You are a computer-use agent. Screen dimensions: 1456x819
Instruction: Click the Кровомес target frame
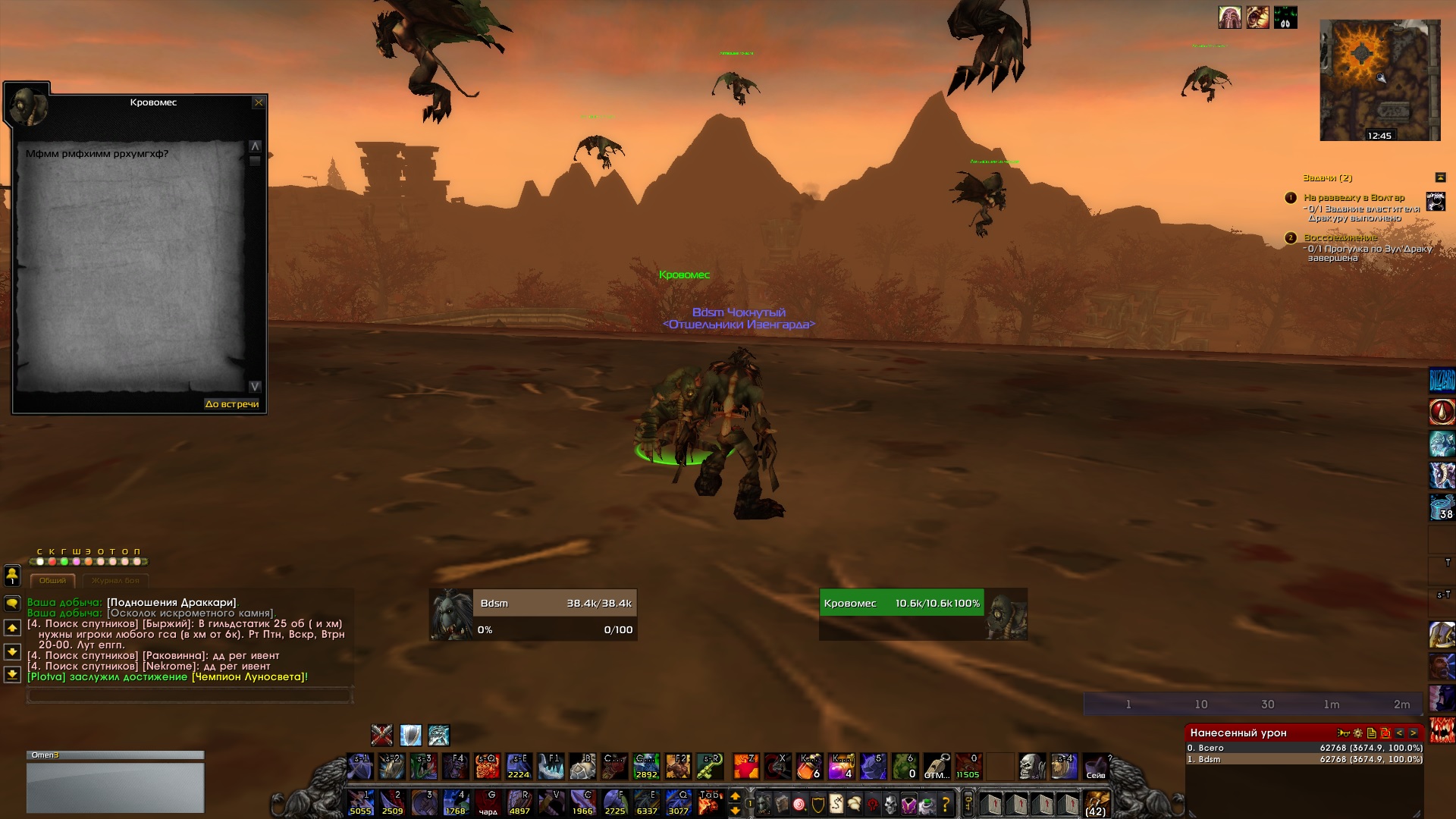click(x=923, y=615)
